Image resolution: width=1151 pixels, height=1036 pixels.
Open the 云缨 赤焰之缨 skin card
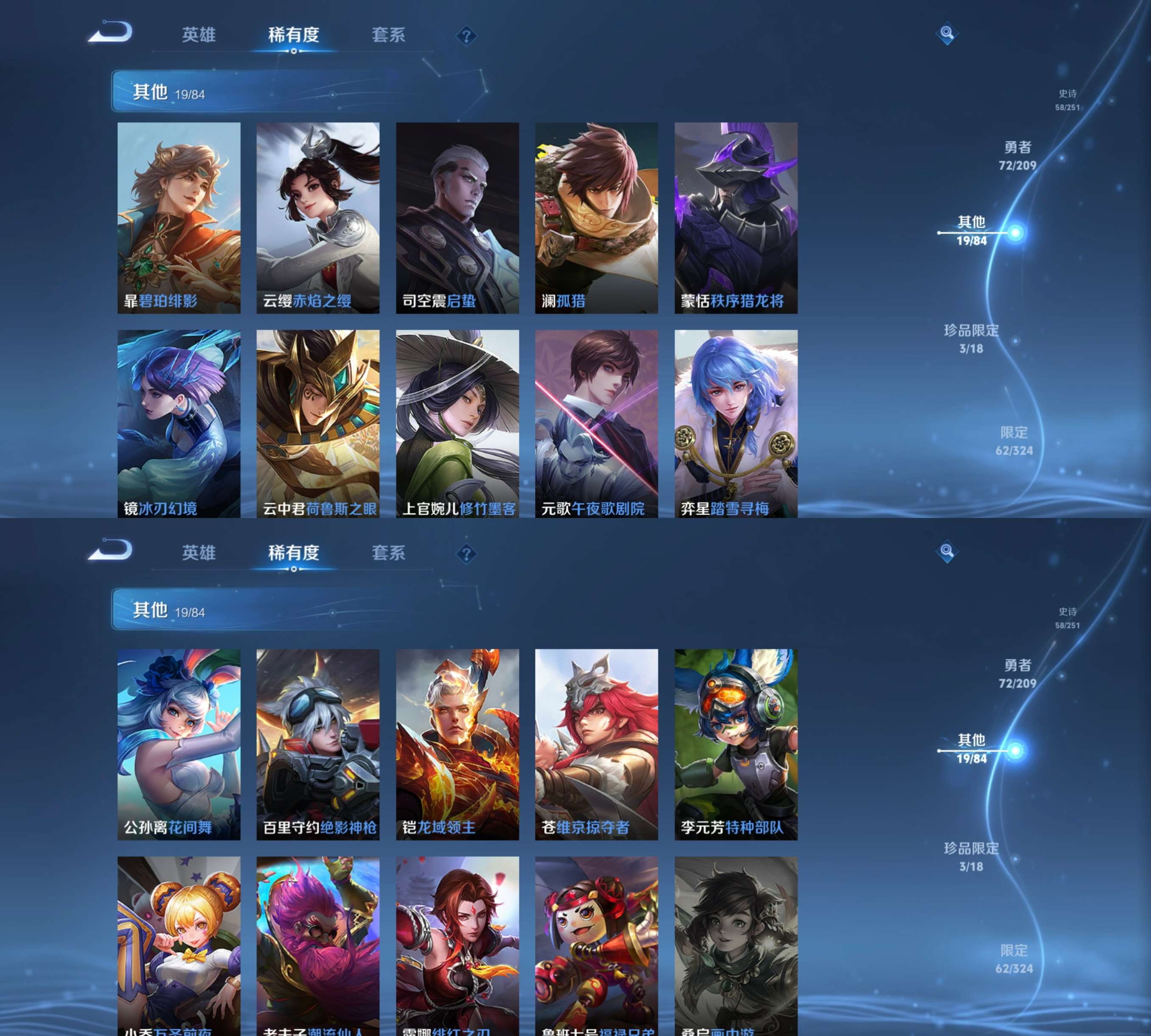318,218
